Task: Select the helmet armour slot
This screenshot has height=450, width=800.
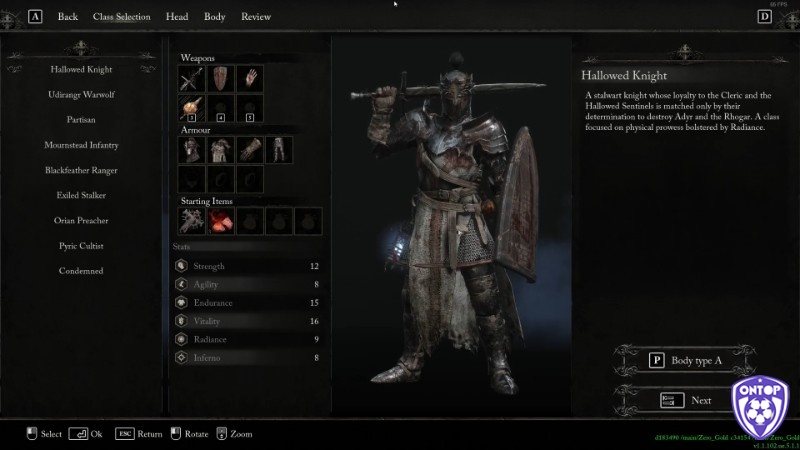Action: [191, 150]
